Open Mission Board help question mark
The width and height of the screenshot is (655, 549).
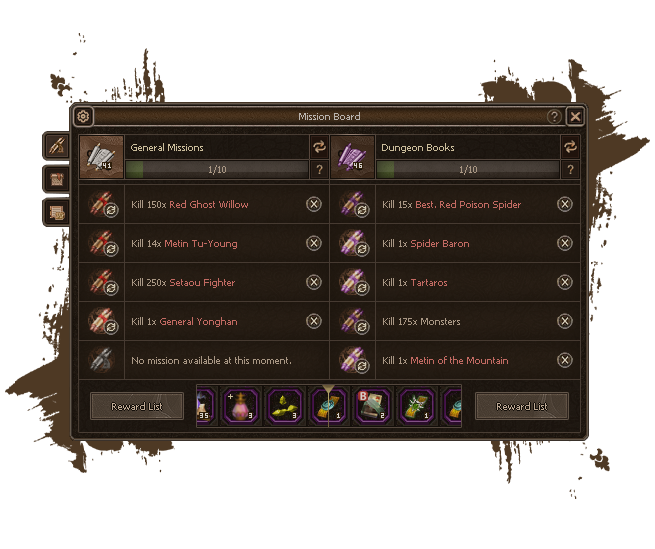[x=554, y=117]
